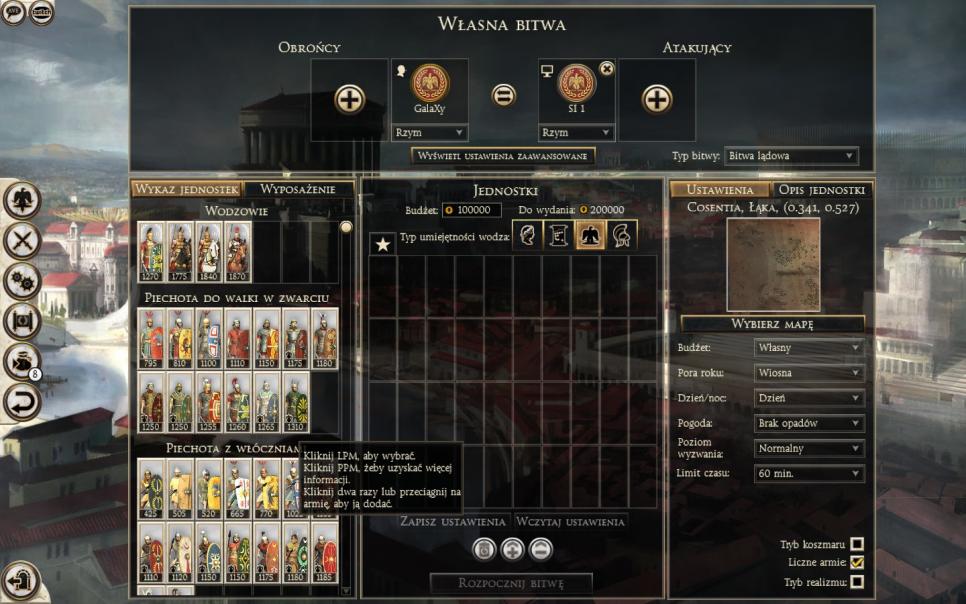Toggle the Tryb realizmu checkbox
Viewport: 966px width, 604px height.
tap(856, 582)
